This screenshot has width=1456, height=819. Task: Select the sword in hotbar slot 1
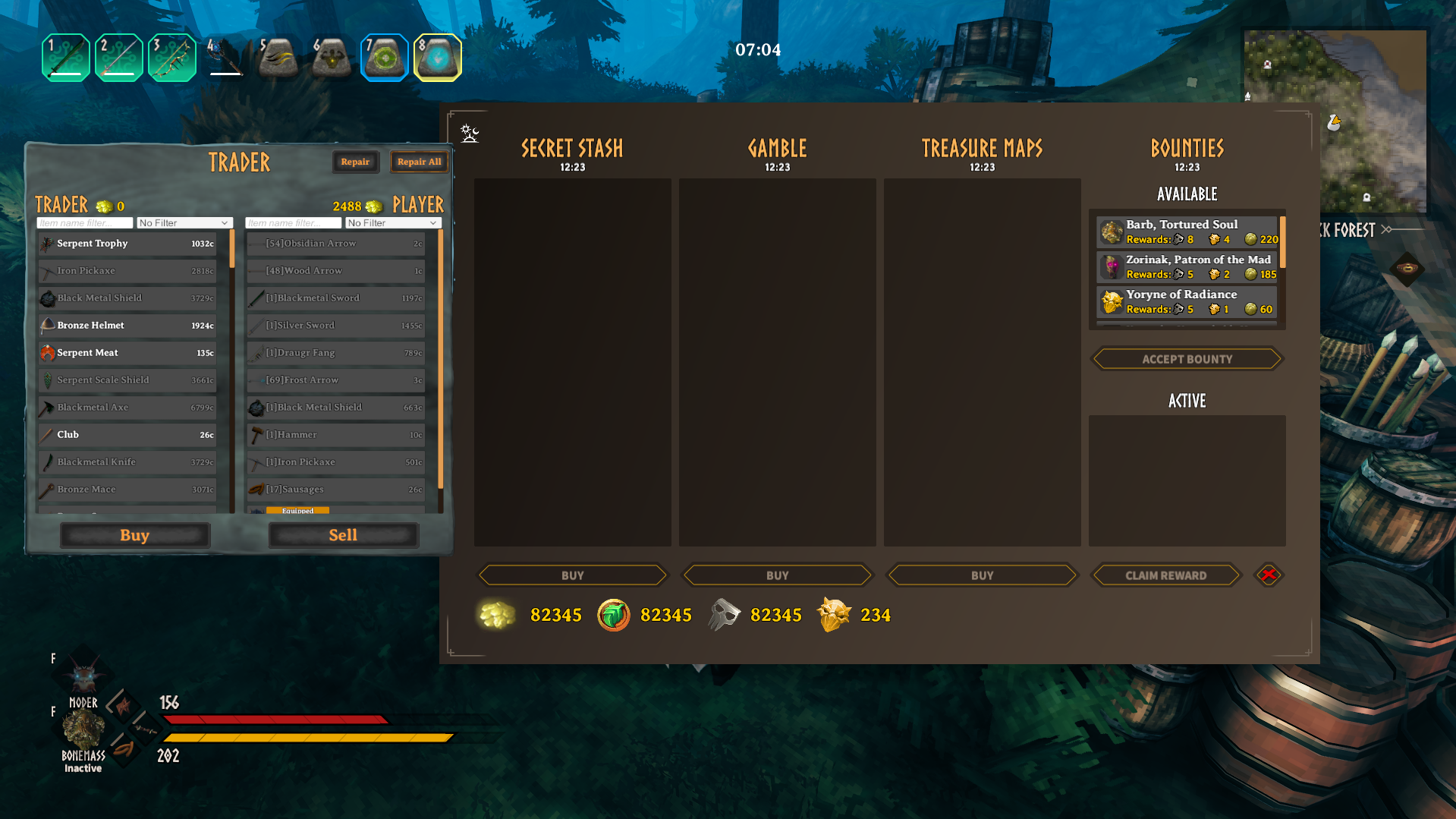(65, 57)
